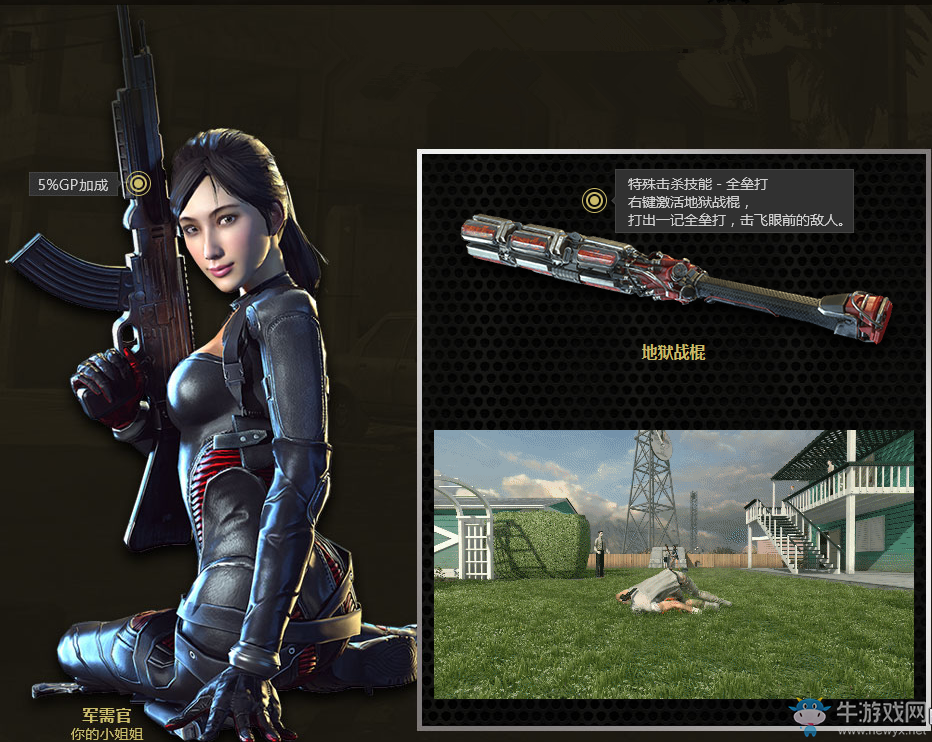Viewport: 932px width, 742px height.
Task: Select the 地狱战棍 weapon image
Action: (x=673, y=278)
